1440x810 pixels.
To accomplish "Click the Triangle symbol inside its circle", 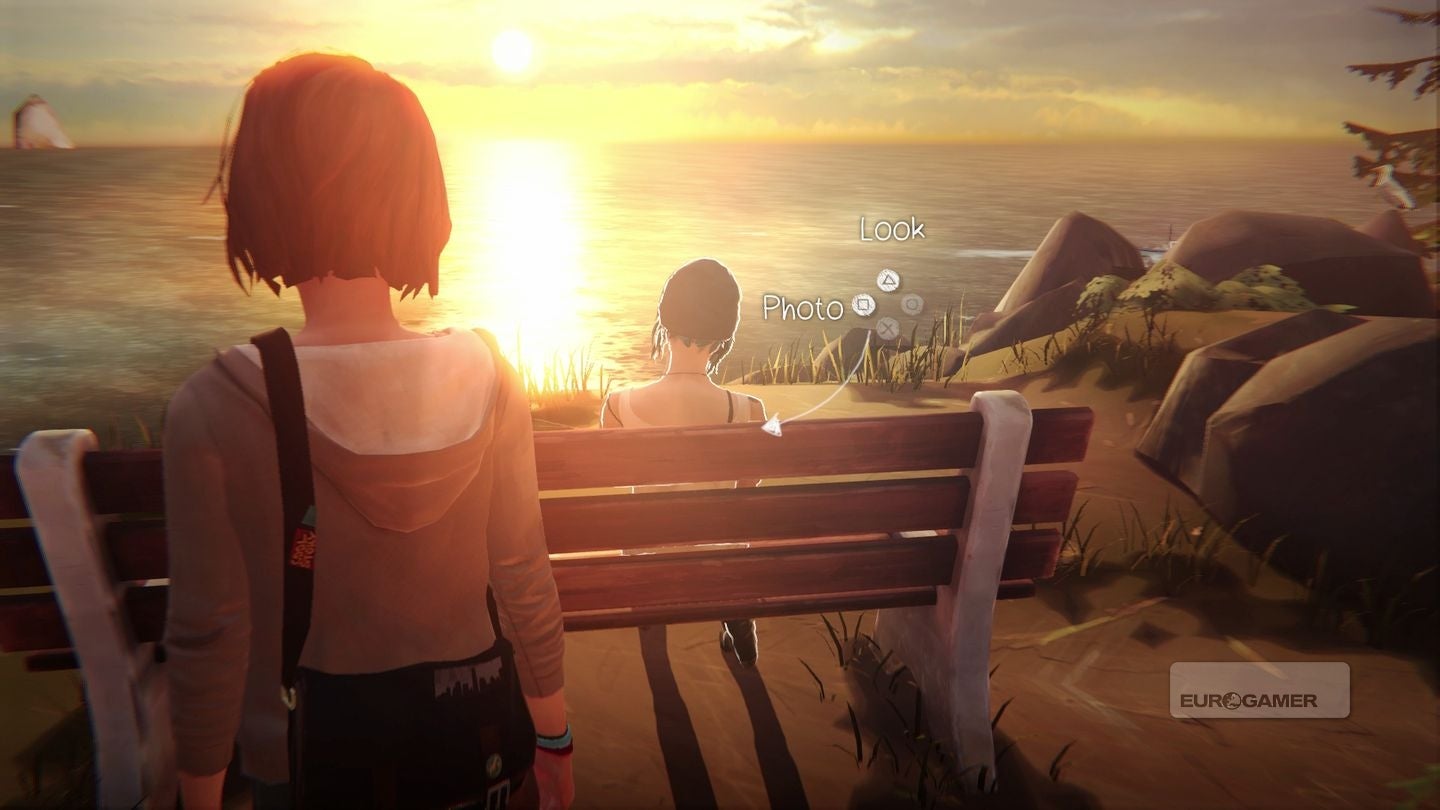I will click(888, 280).
